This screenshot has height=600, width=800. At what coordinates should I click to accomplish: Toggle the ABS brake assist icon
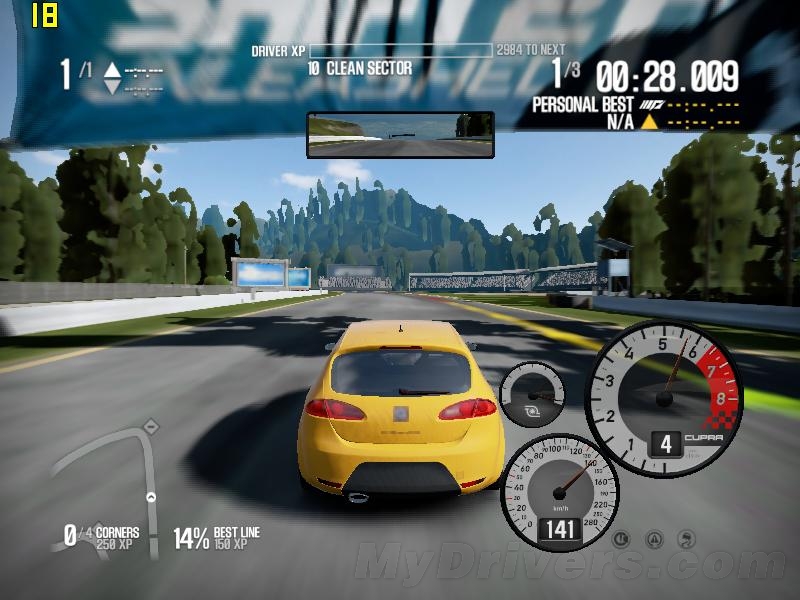(620, 539)
